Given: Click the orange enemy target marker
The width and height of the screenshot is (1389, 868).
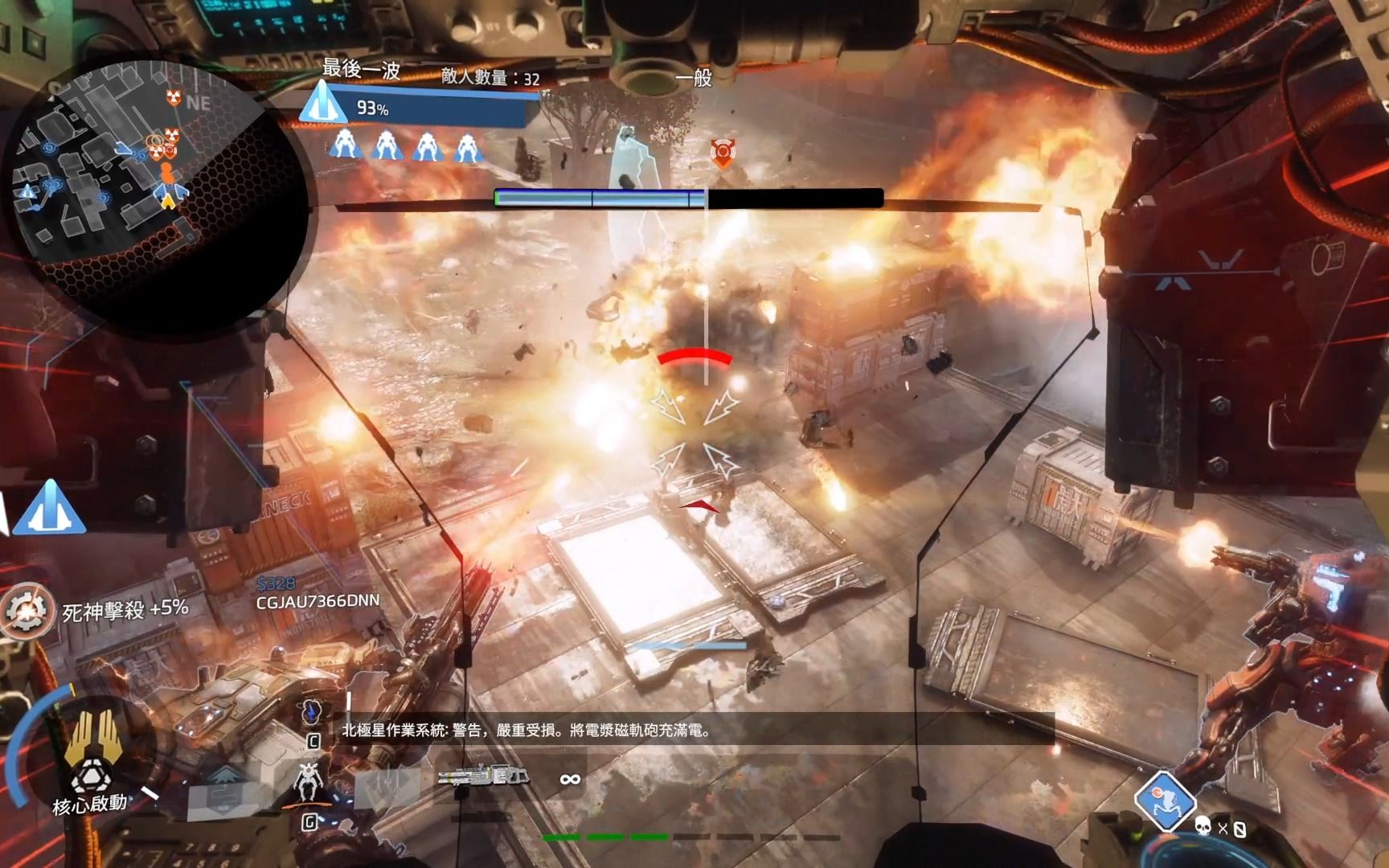Looking at the screenshot, I should point(723,152).
